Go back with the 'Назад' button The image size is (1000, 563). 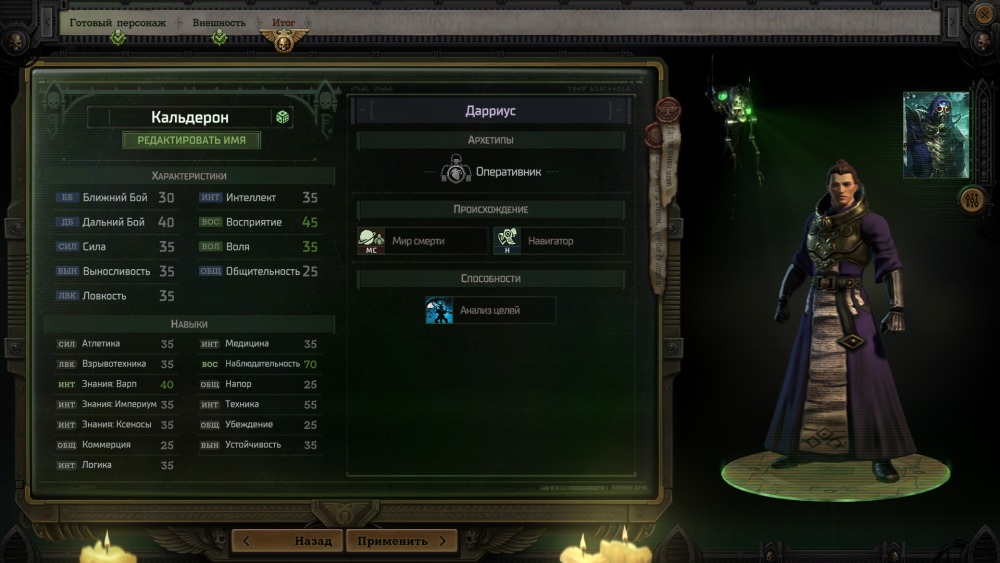(288, 541)
